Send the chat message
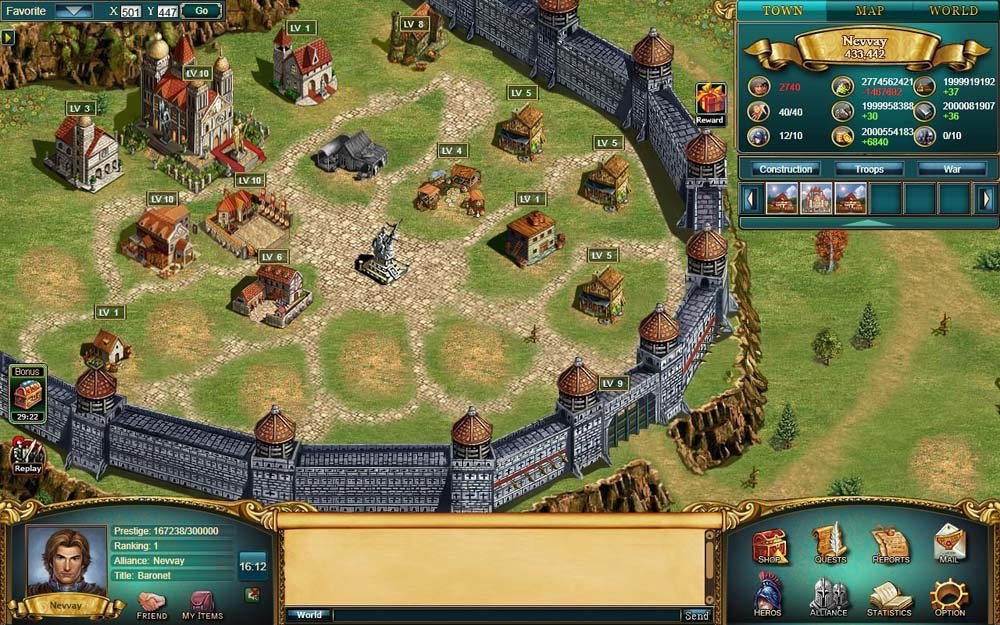Screen dimensions: 1000x625 pyautogui.click(x=696, y=616)
